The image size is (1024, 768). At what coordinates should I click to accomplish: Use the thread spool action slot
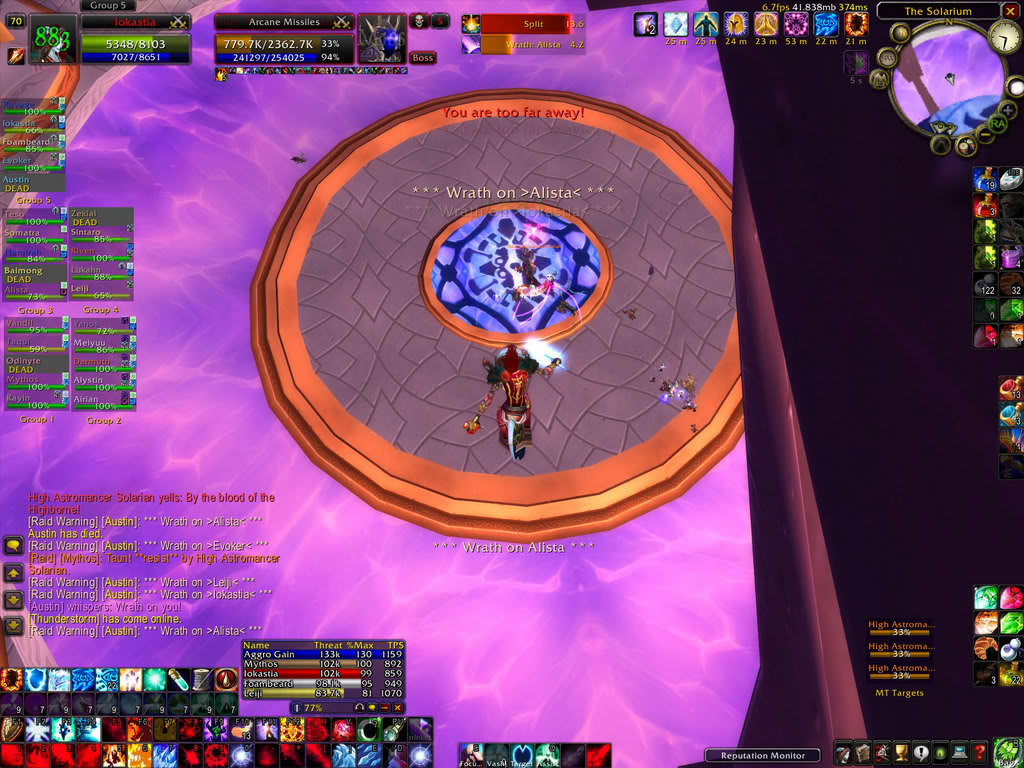[201, 680]
